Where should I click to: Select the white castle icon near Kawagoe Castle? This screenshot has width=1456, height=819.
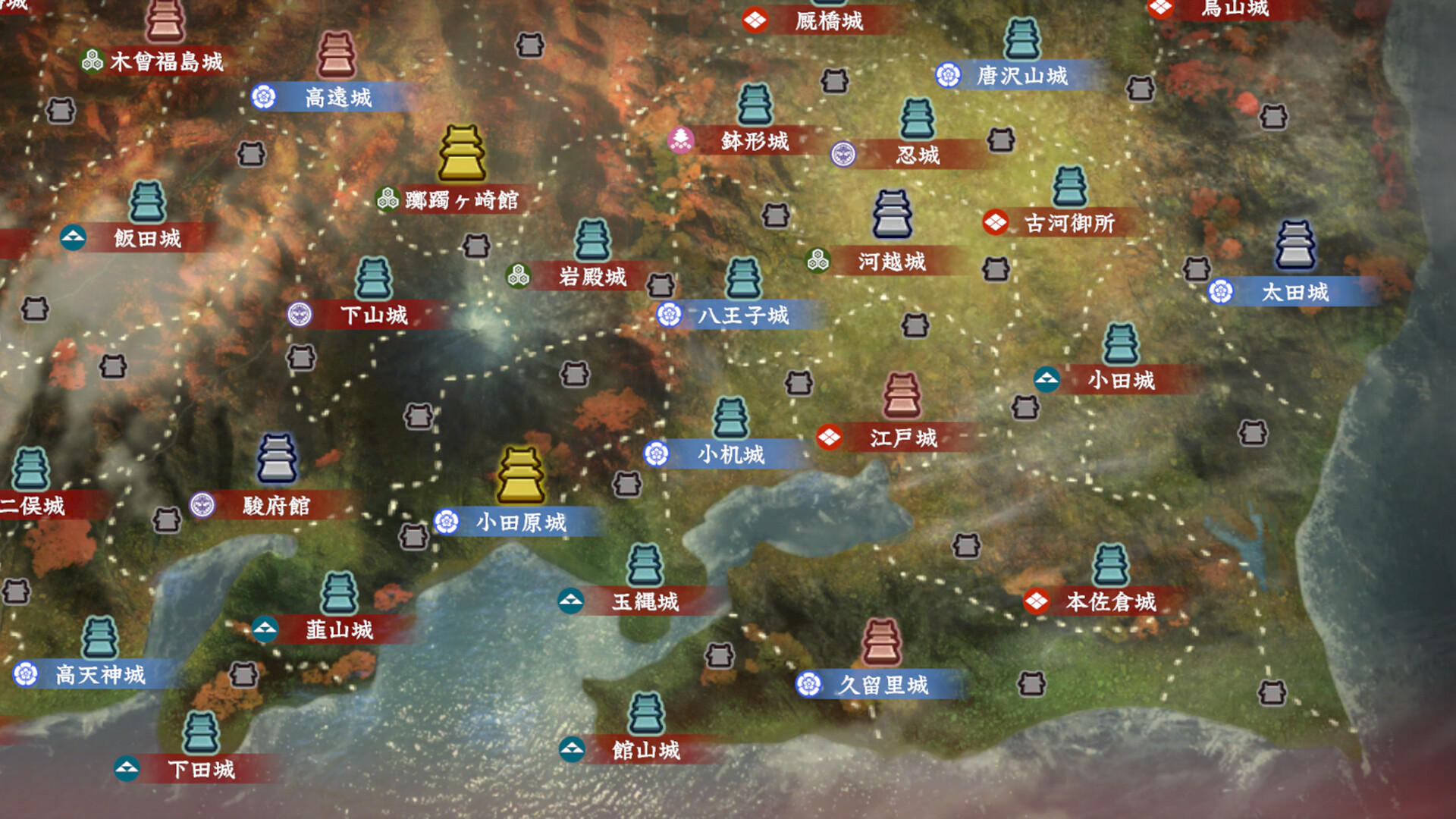tap(892, 214)
